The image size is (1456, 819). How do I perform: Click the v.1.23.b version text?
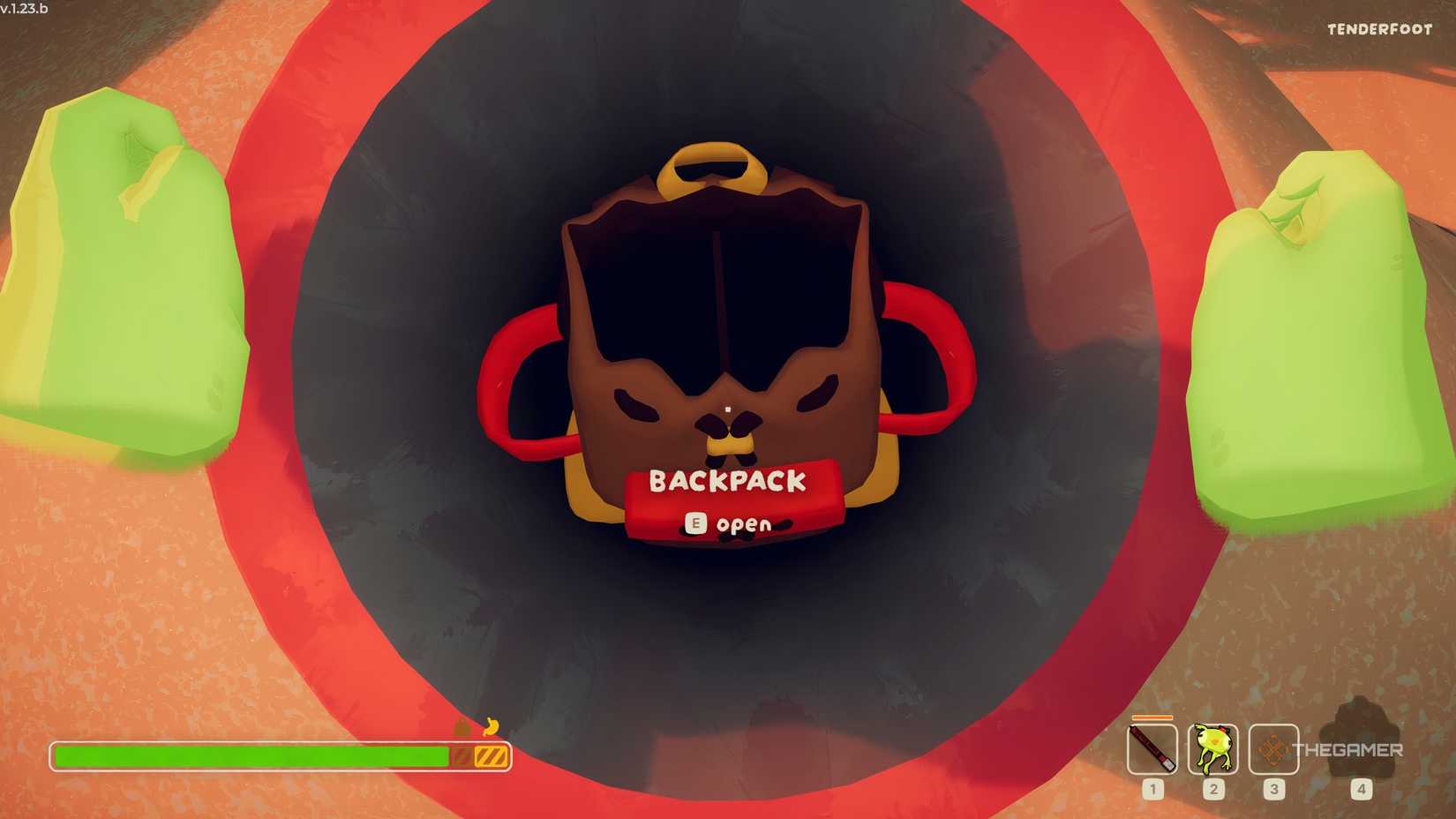tap(25, 7)
